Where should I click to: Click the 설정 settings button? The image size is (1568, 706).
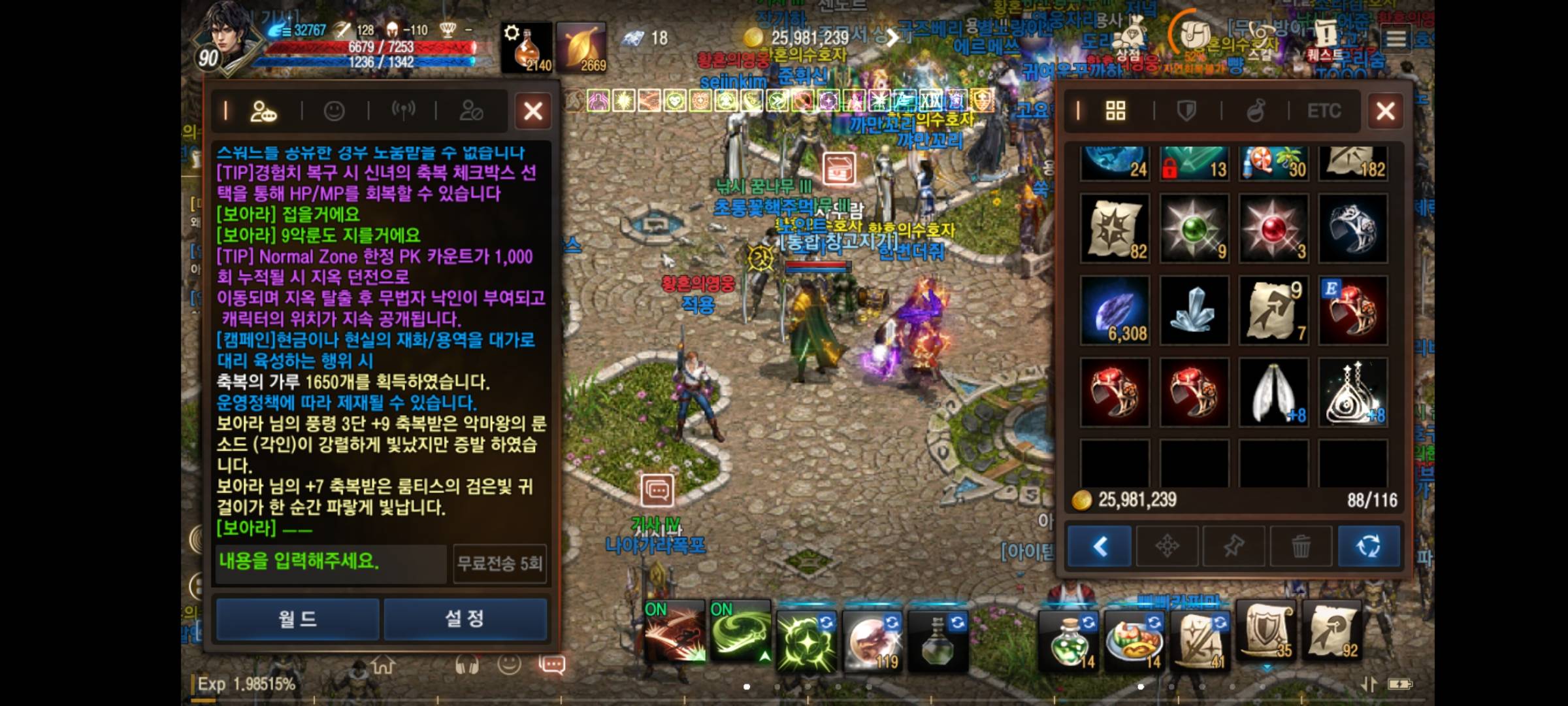click(466, 618)
